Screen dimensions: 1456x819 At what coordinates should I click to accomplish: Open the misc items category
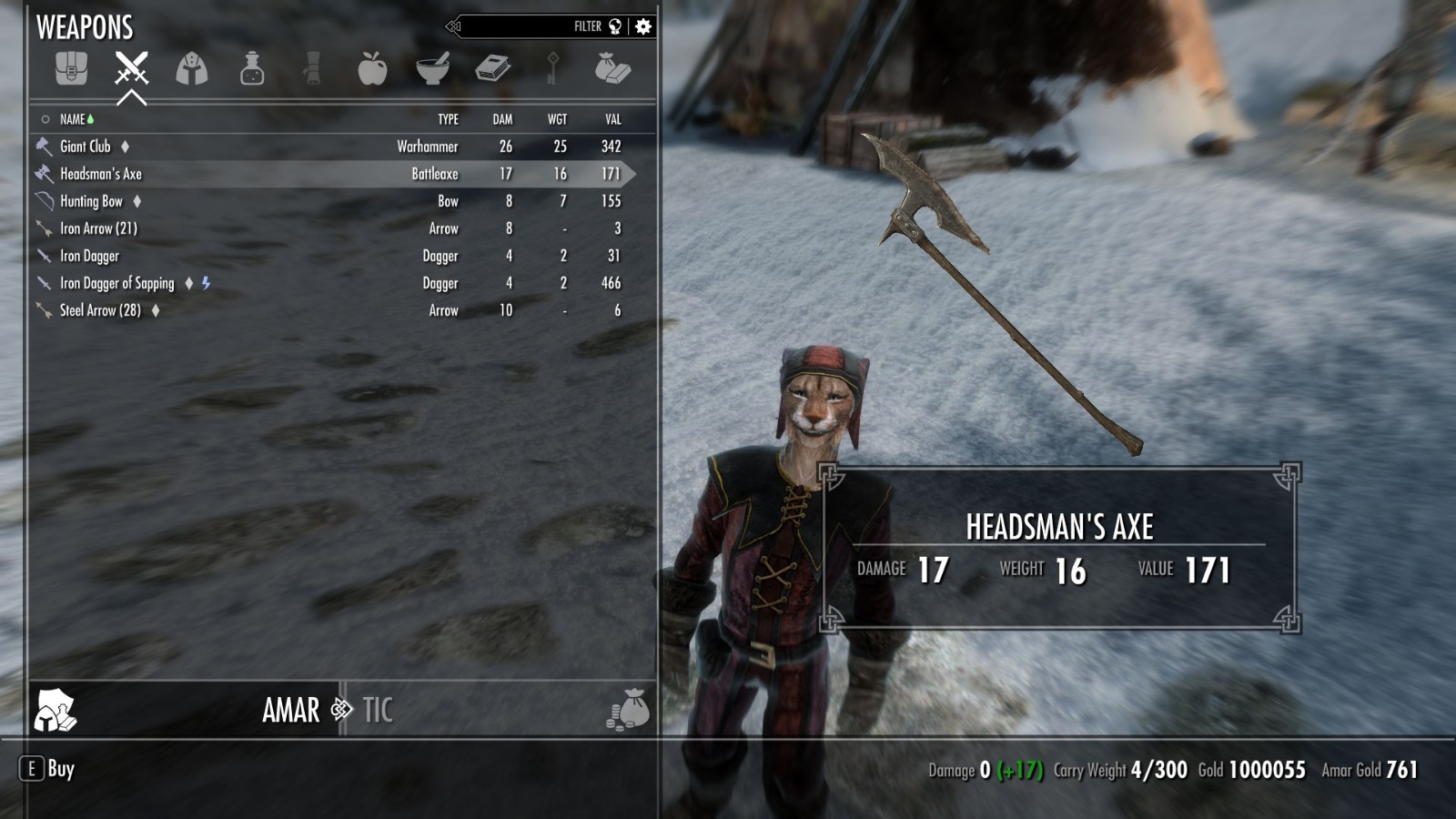612,68
